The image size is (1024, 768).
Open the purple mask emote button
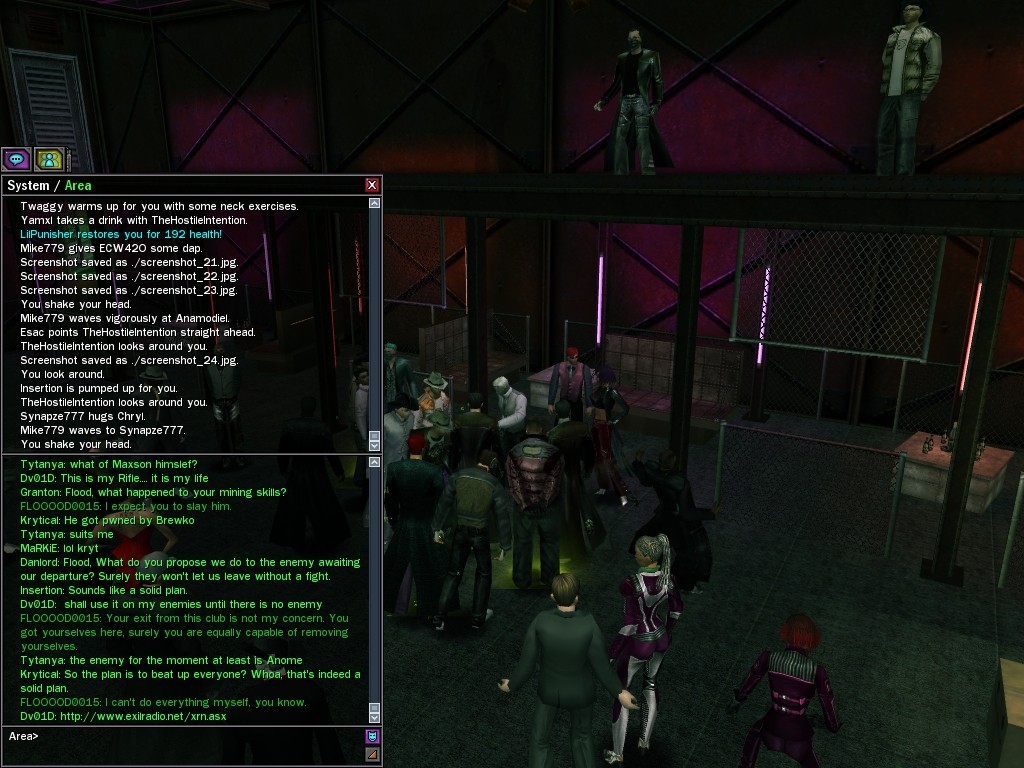372,736
